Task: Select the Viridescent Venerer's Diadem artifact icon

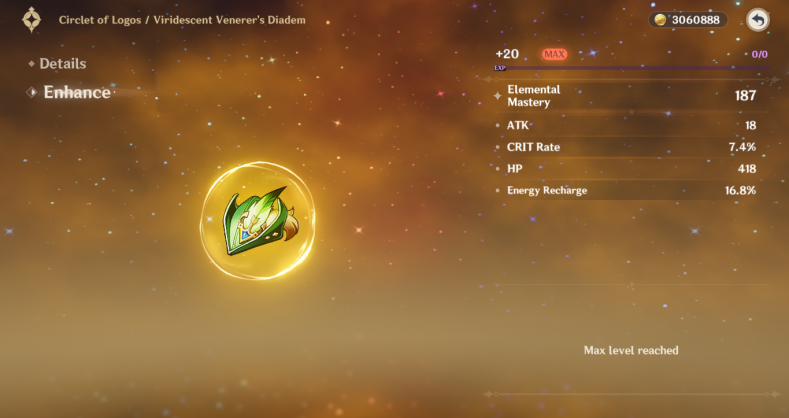Action: coord(257,220)
